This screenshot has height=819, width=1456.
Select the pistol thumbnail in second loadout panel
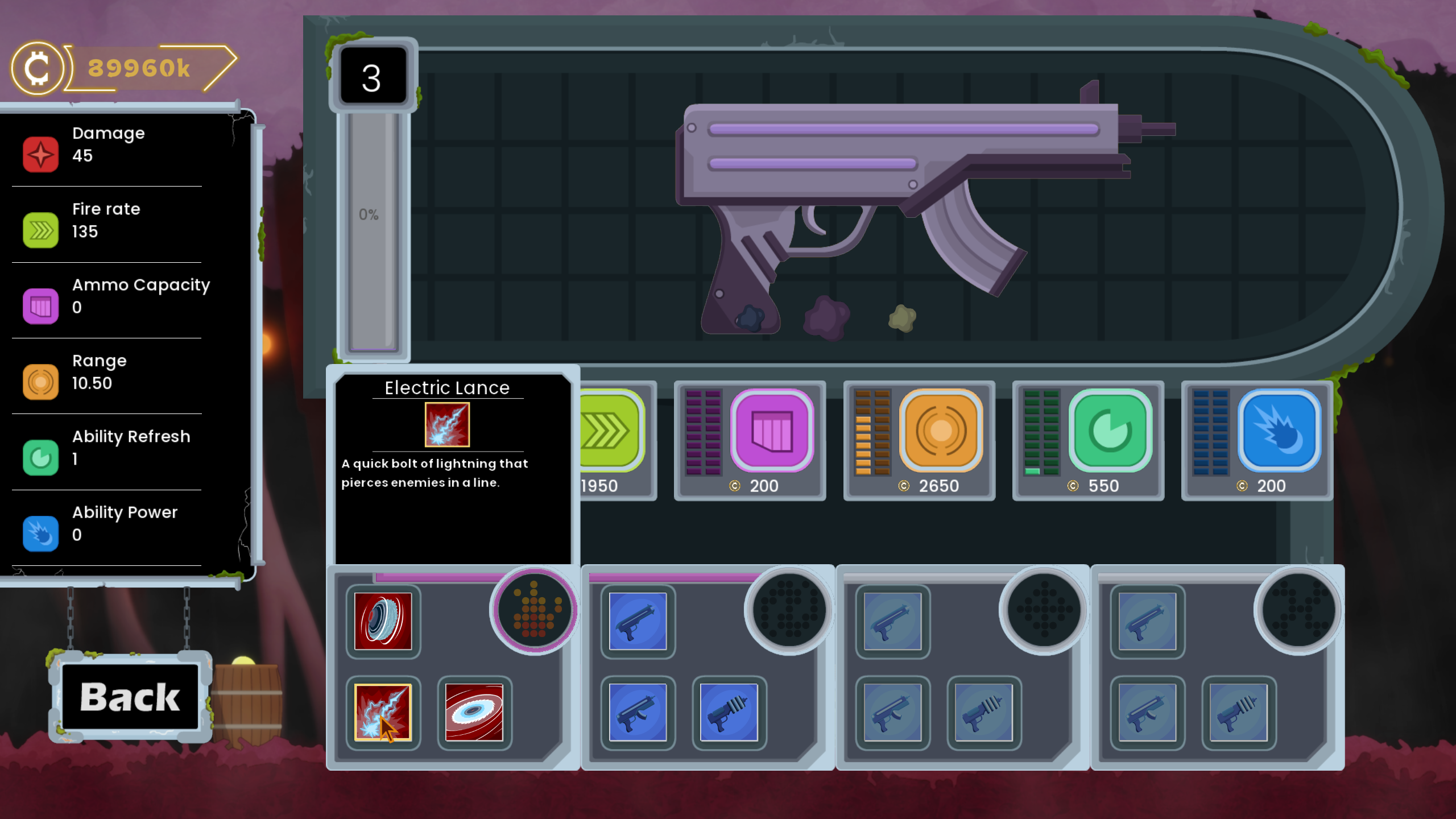(x=638, y=621)
